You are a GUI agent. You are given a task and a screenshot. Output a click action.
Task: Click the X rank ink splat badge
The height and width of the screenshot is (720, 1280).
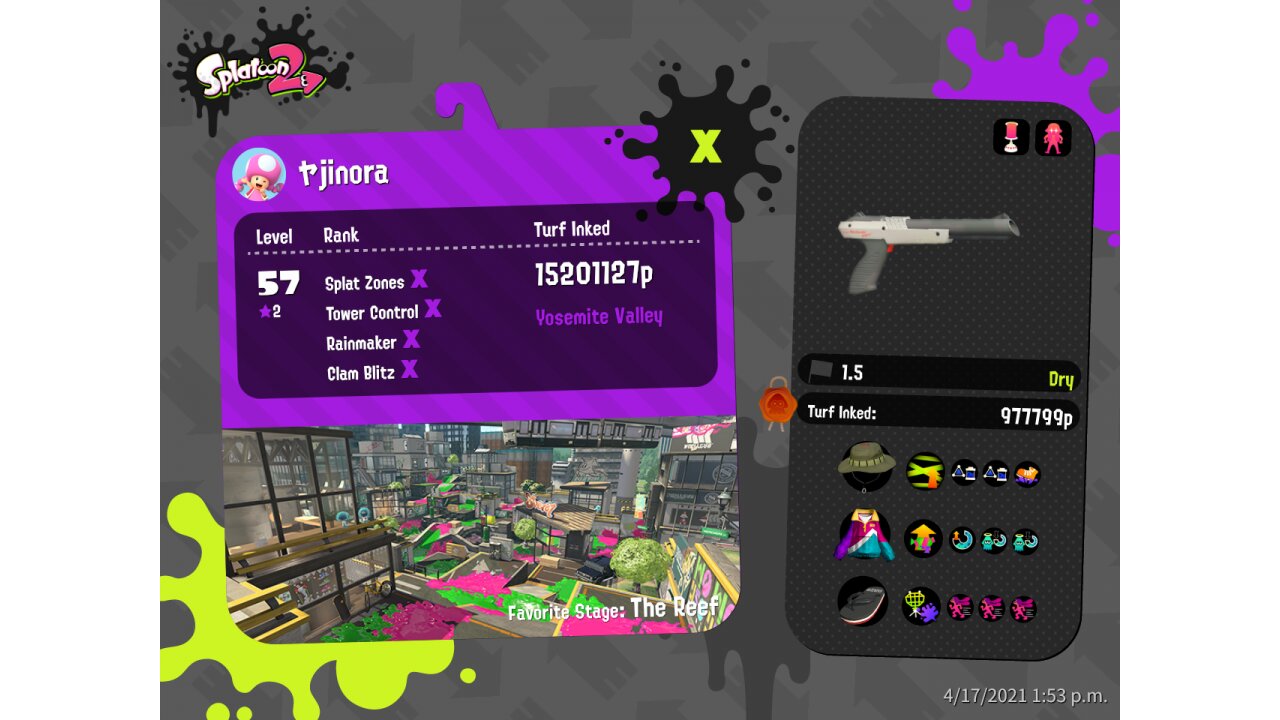(x=705, y=147)
